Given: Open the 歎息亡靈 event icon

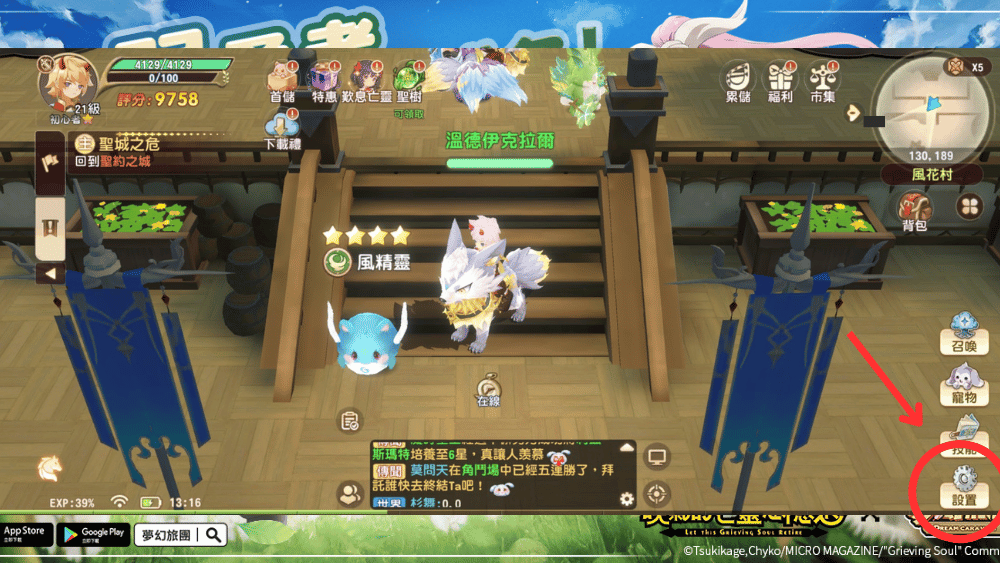Looking at the screenshot, I should tap(364, 80).
